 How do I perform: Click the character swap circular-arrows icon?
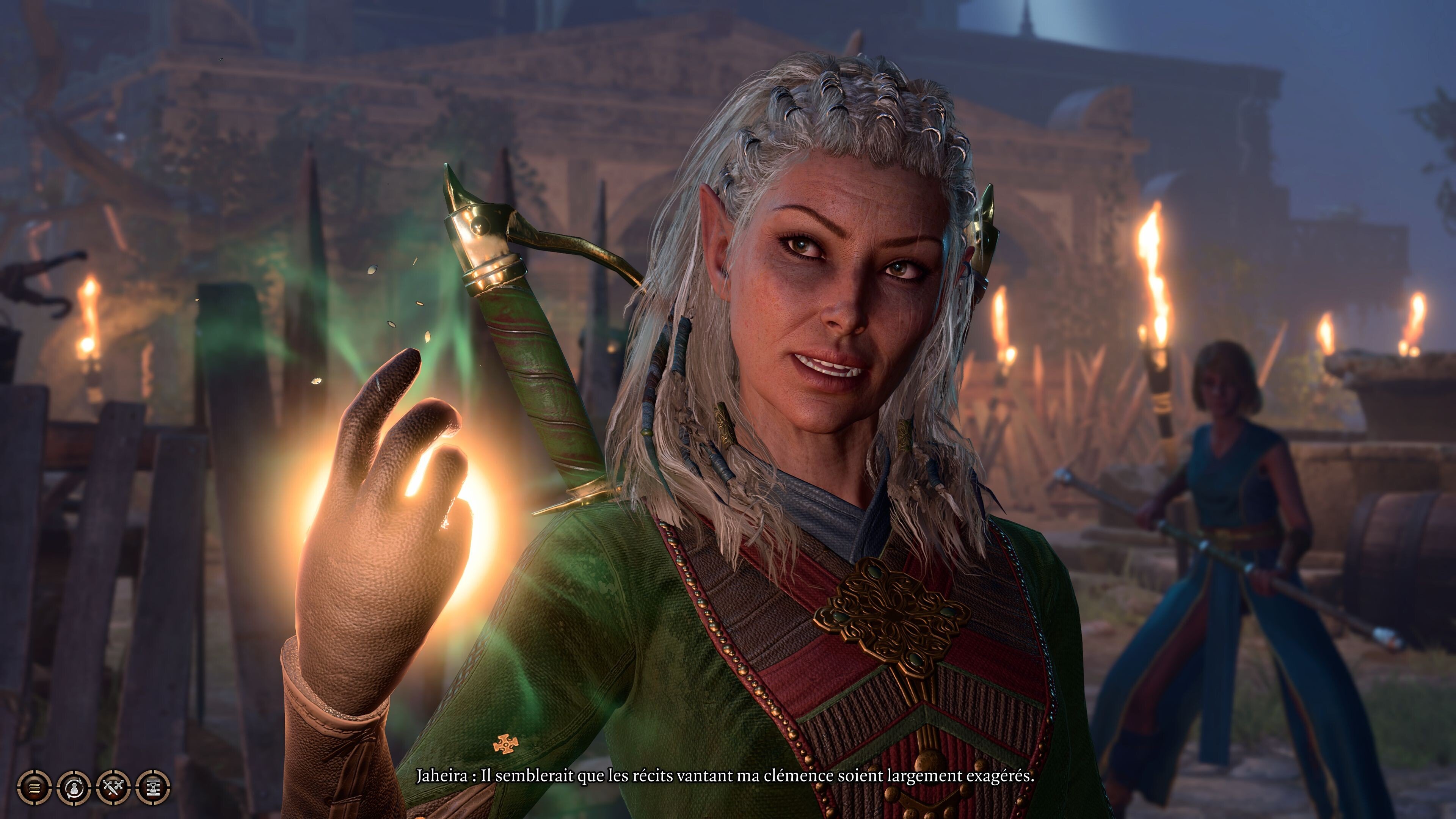(74, 787)
